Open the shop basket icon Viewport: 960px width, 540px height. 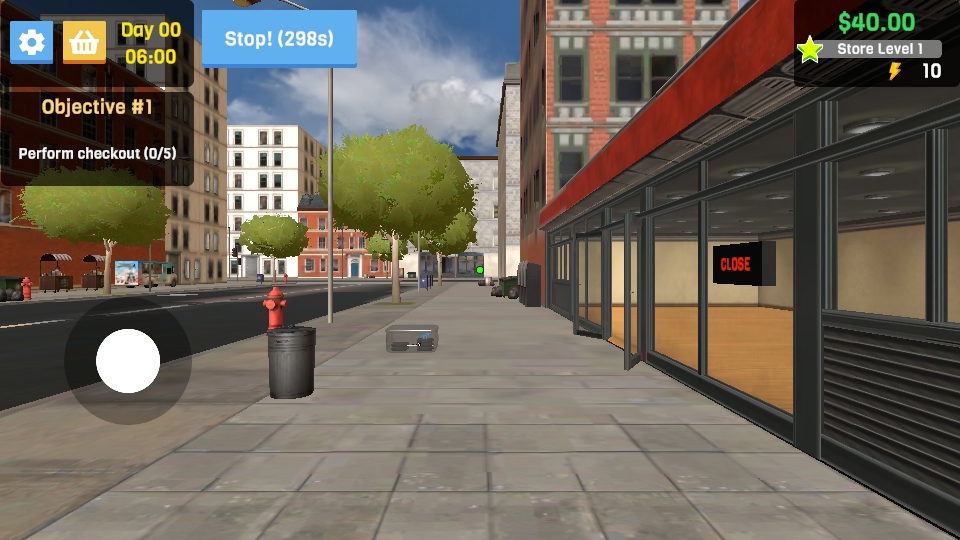[85, 42]
